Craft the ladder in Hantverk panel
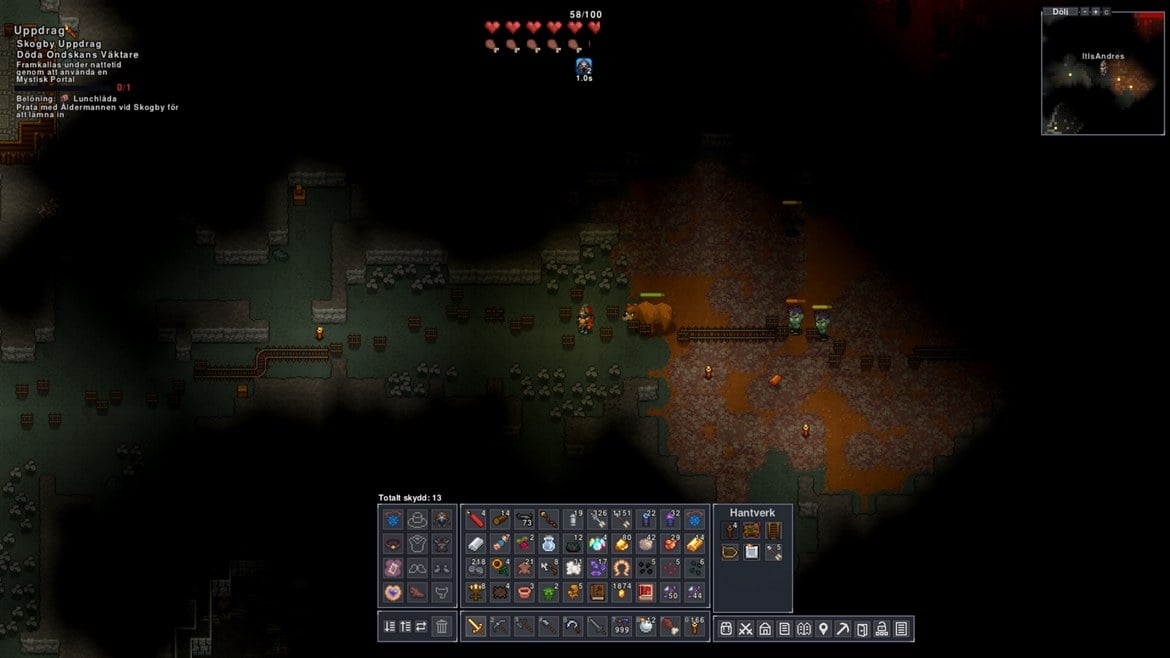1170x658 pixels. (773, 531)
